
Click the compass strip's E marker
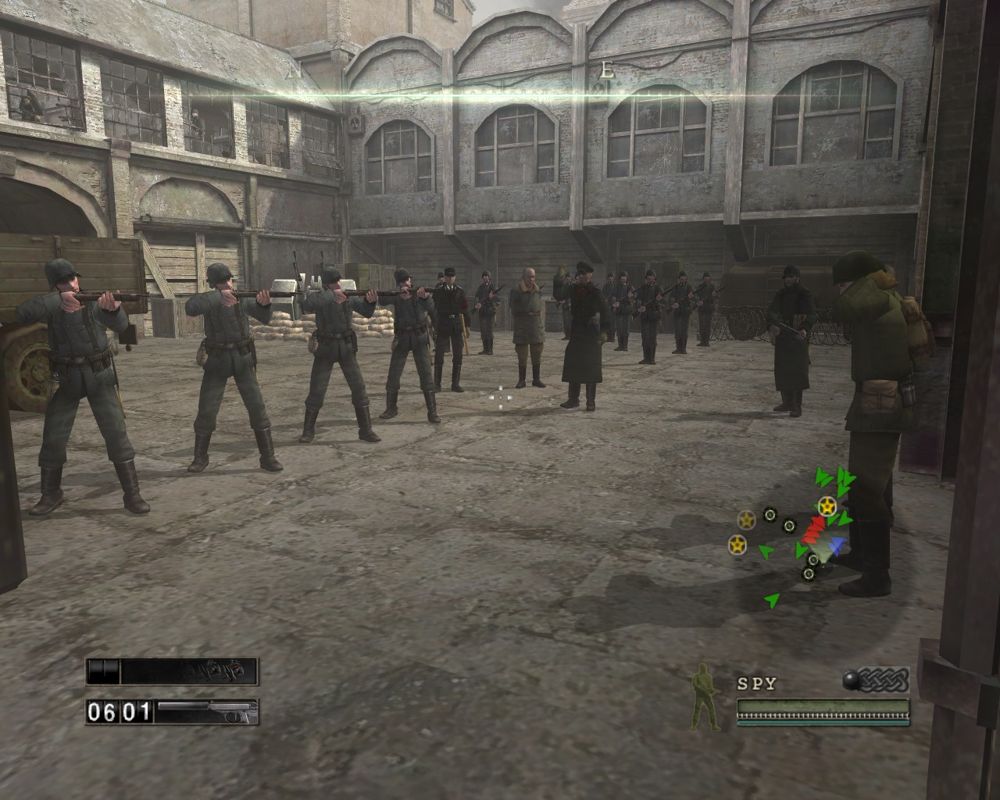pos(605,70)
